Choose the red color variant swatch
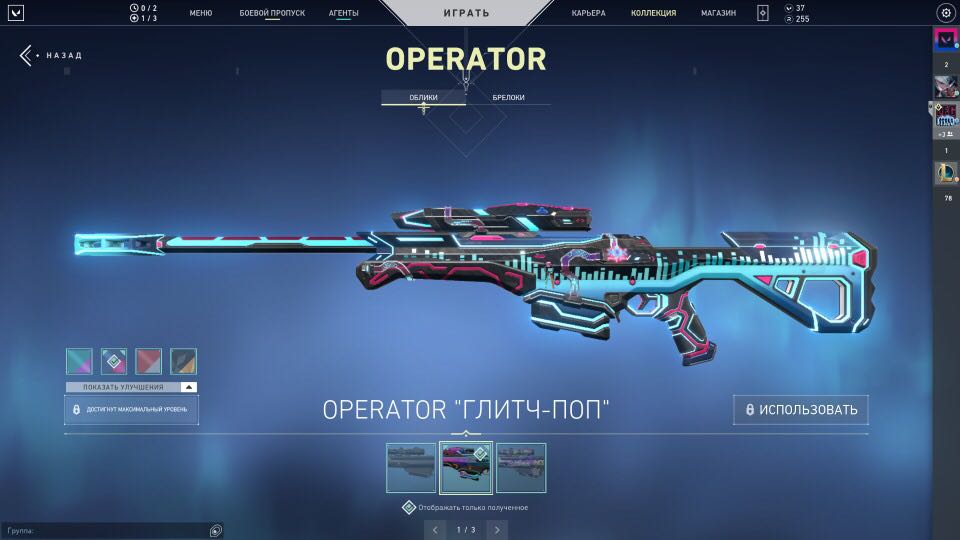This screenshot has height=540, width=960. click(149, 361)
